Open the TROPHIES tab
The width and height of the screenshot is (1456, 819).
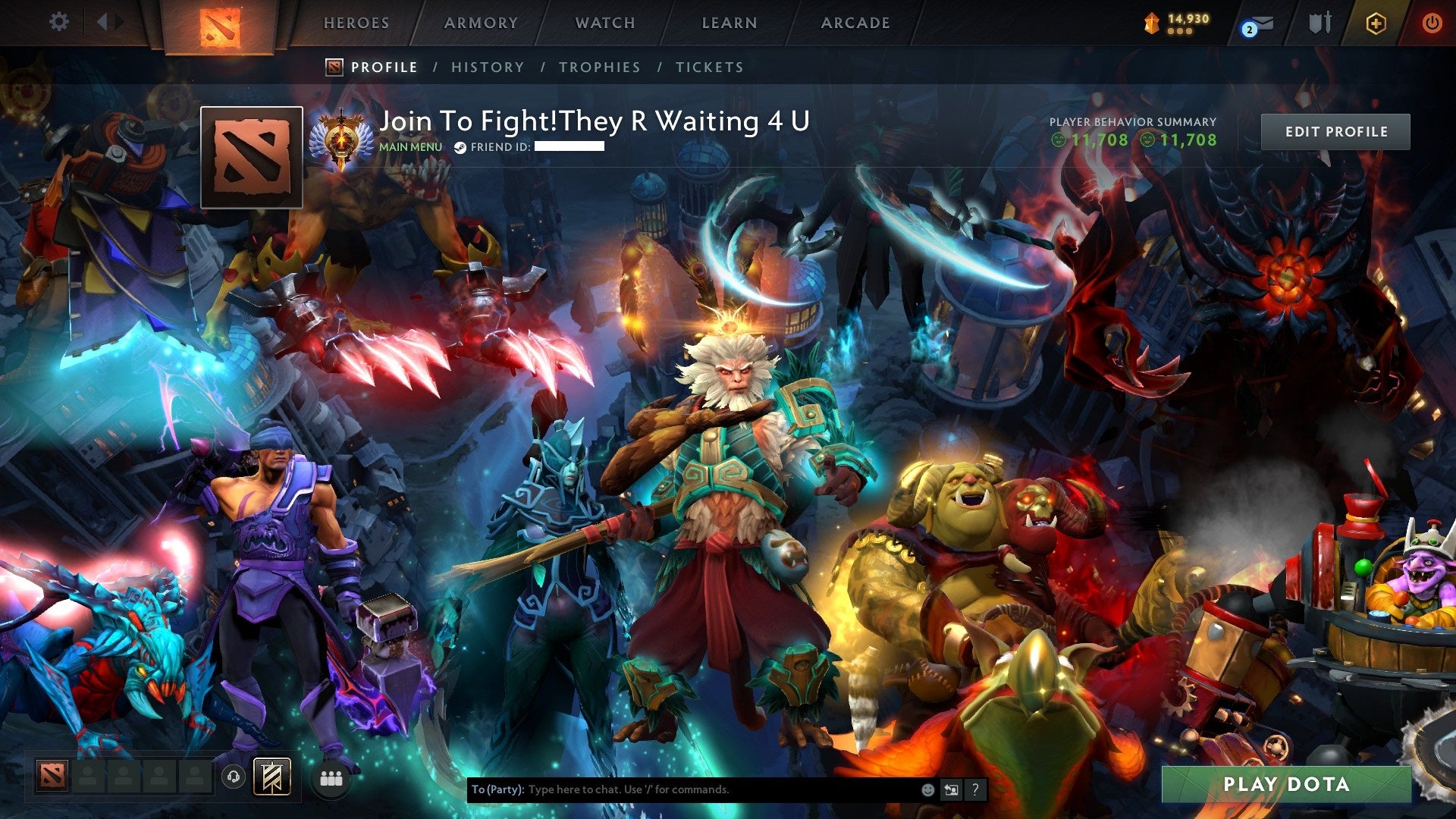[599, 67]
